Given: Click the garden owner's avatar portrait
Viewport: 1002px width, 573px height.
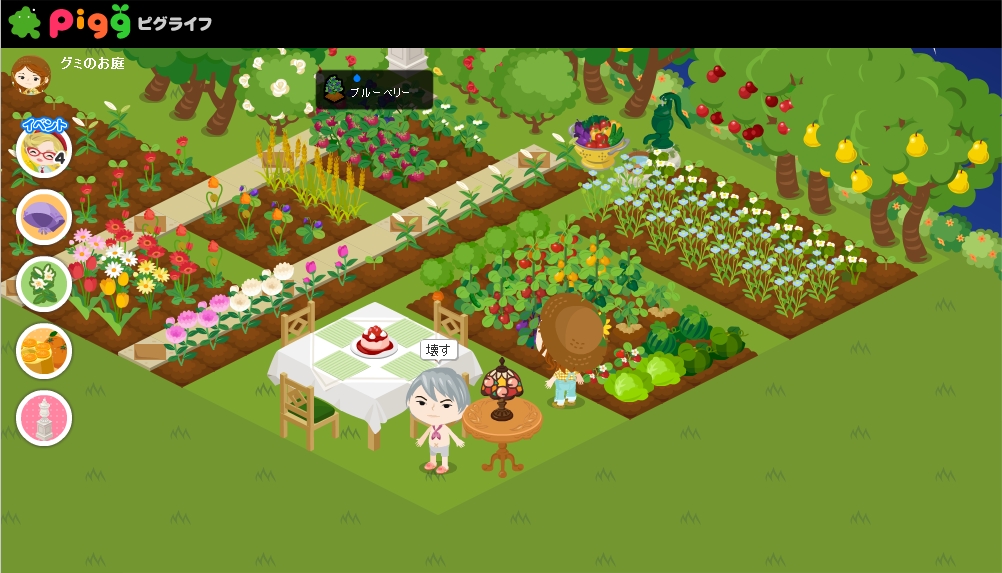Looking at the screenshot, I should click(30, 75).
